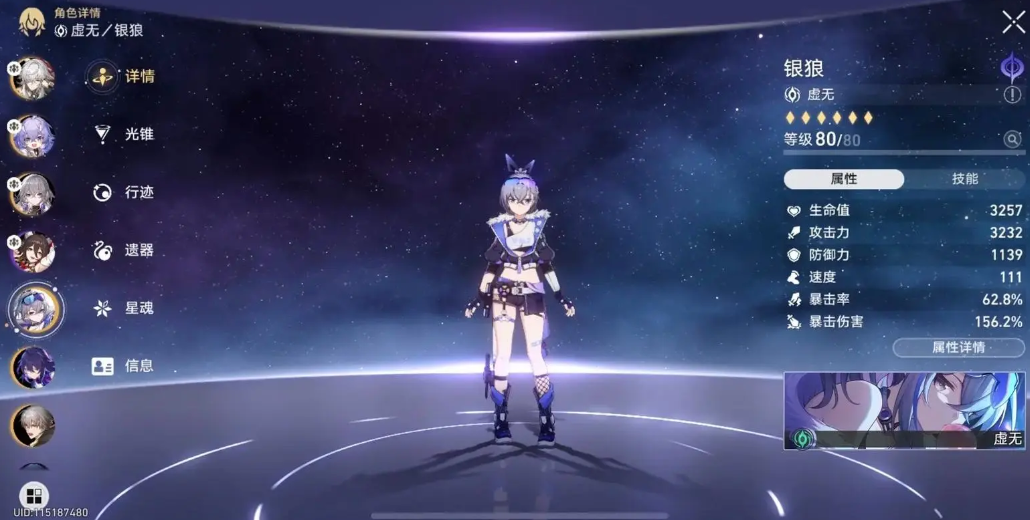Select the 属性 attributes tab

click(843, 179)
